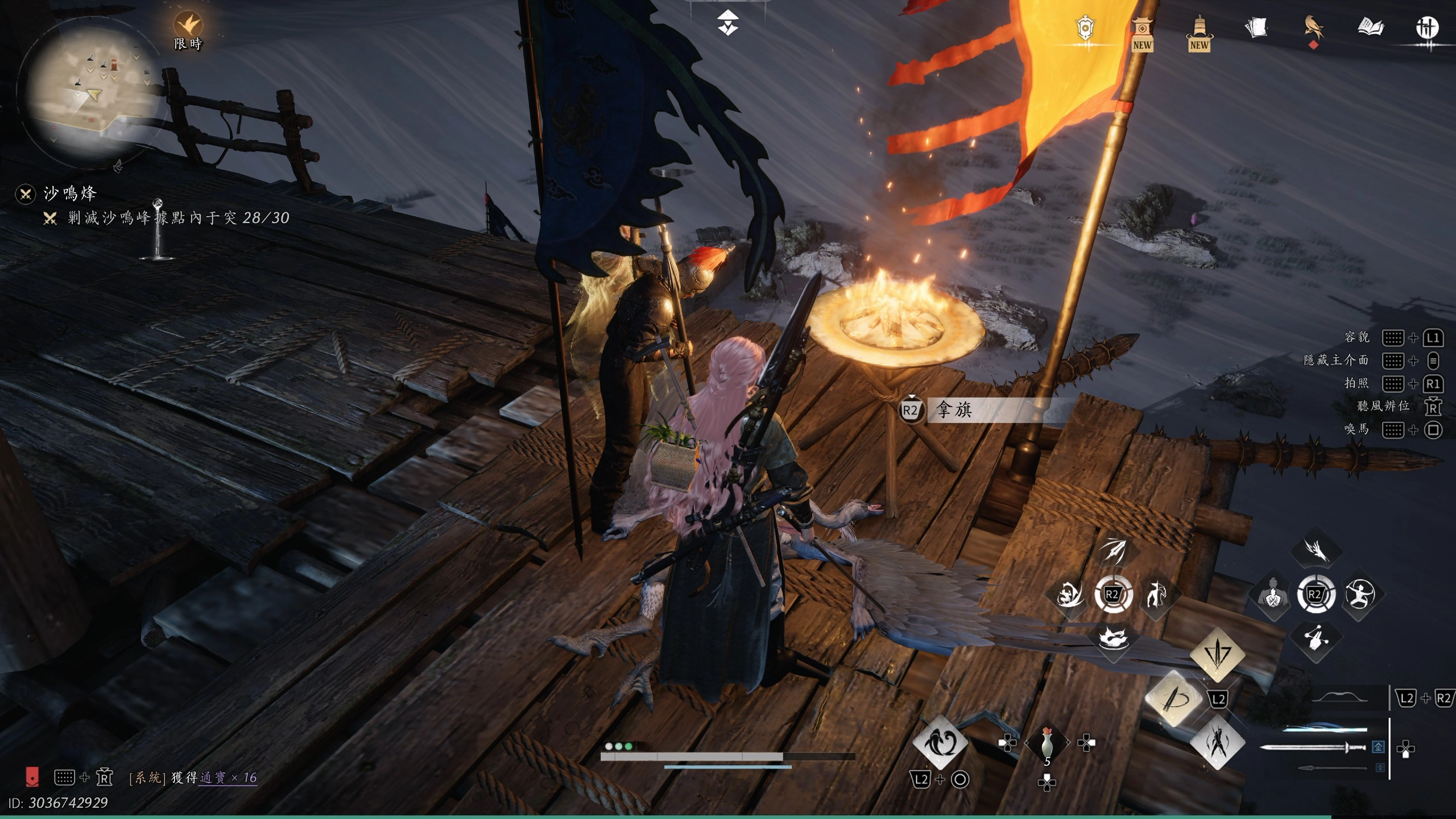Open the pagoda shop icon marked NEW
This screenshot has height=819, width=1456.
point(1141,33)
